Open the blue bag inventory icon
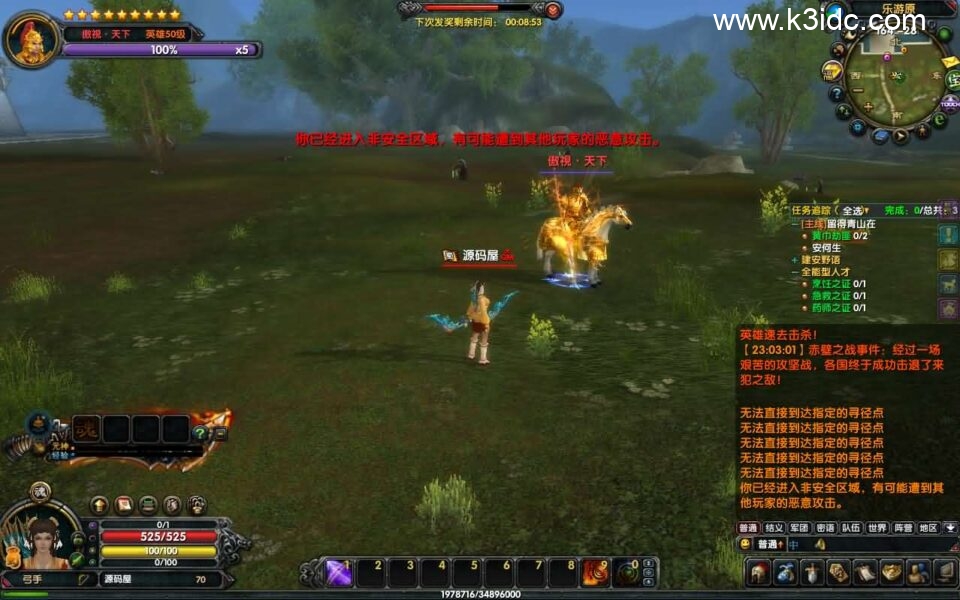This screenshot has height=600, width=960. (786, 573)
